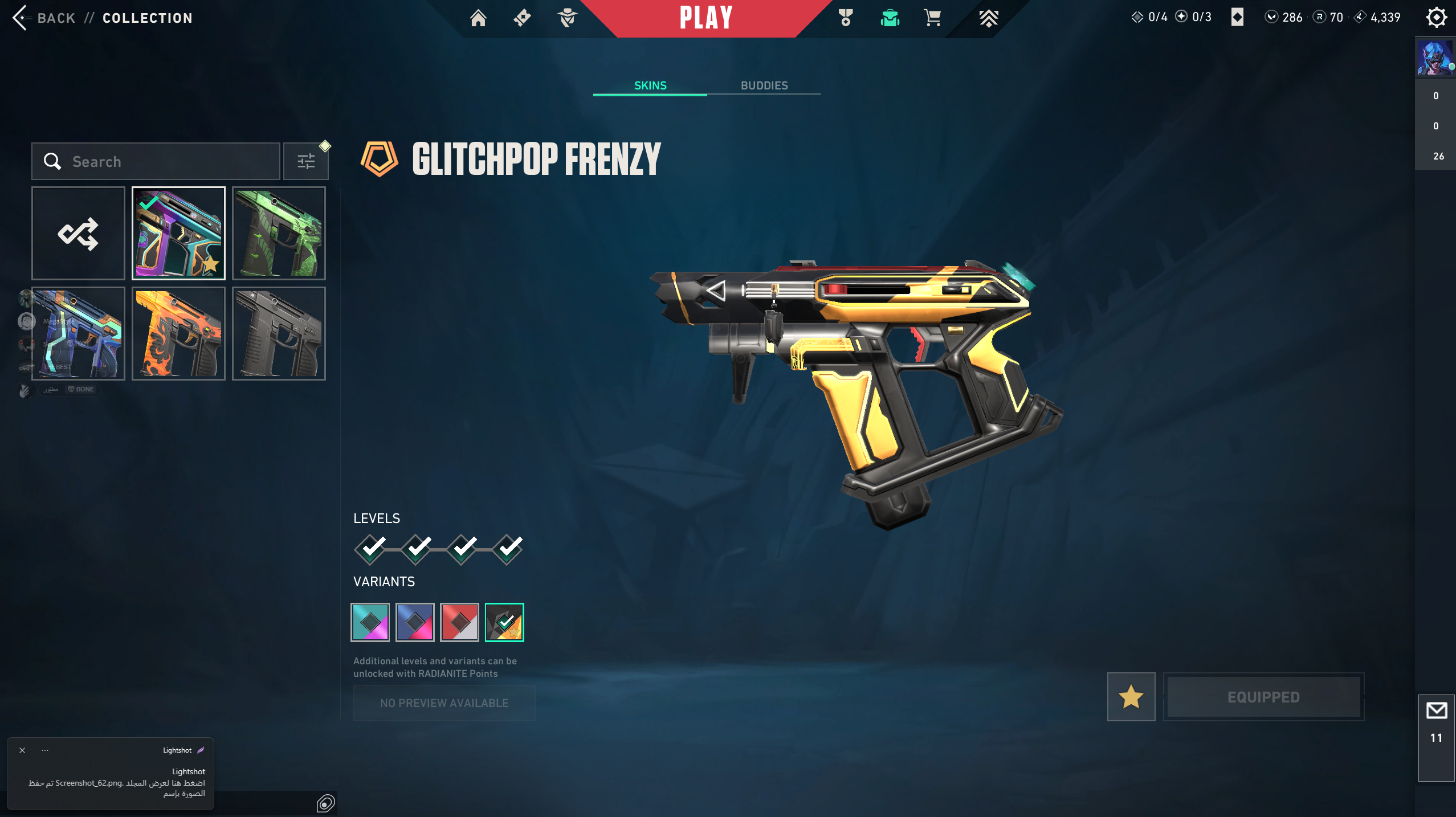The width and height of the screenshot is (1456, 817).
Task: Choose the random skin shuffle tile
Action: (78, 234)
